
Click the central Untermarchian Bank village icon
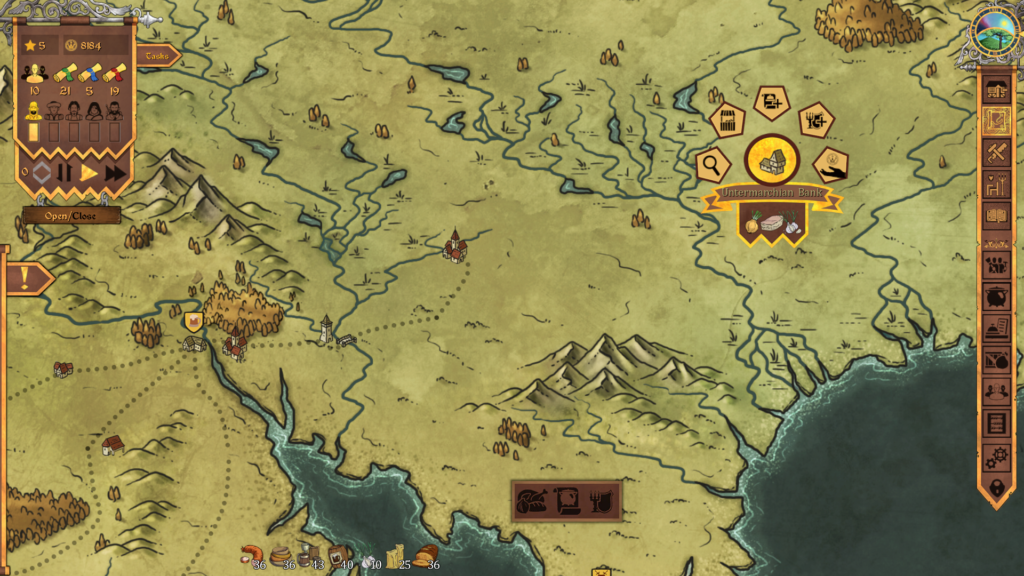[x=772, y=159]
